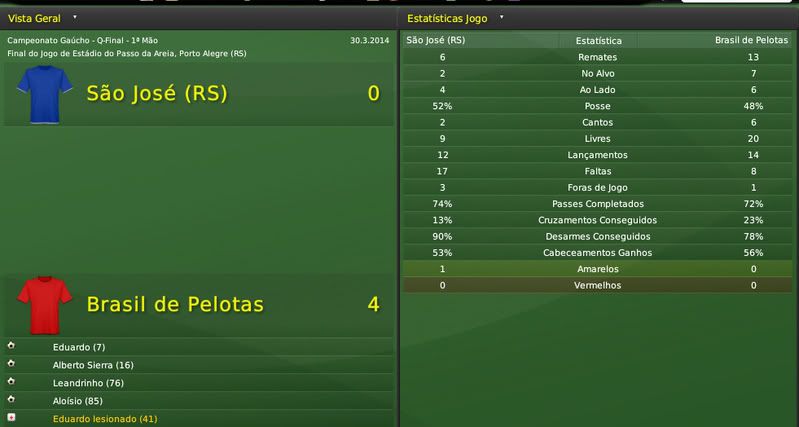799x427 pixels.
Task: Select Brasil de Pelotas large team name
Action: point(175,304)
